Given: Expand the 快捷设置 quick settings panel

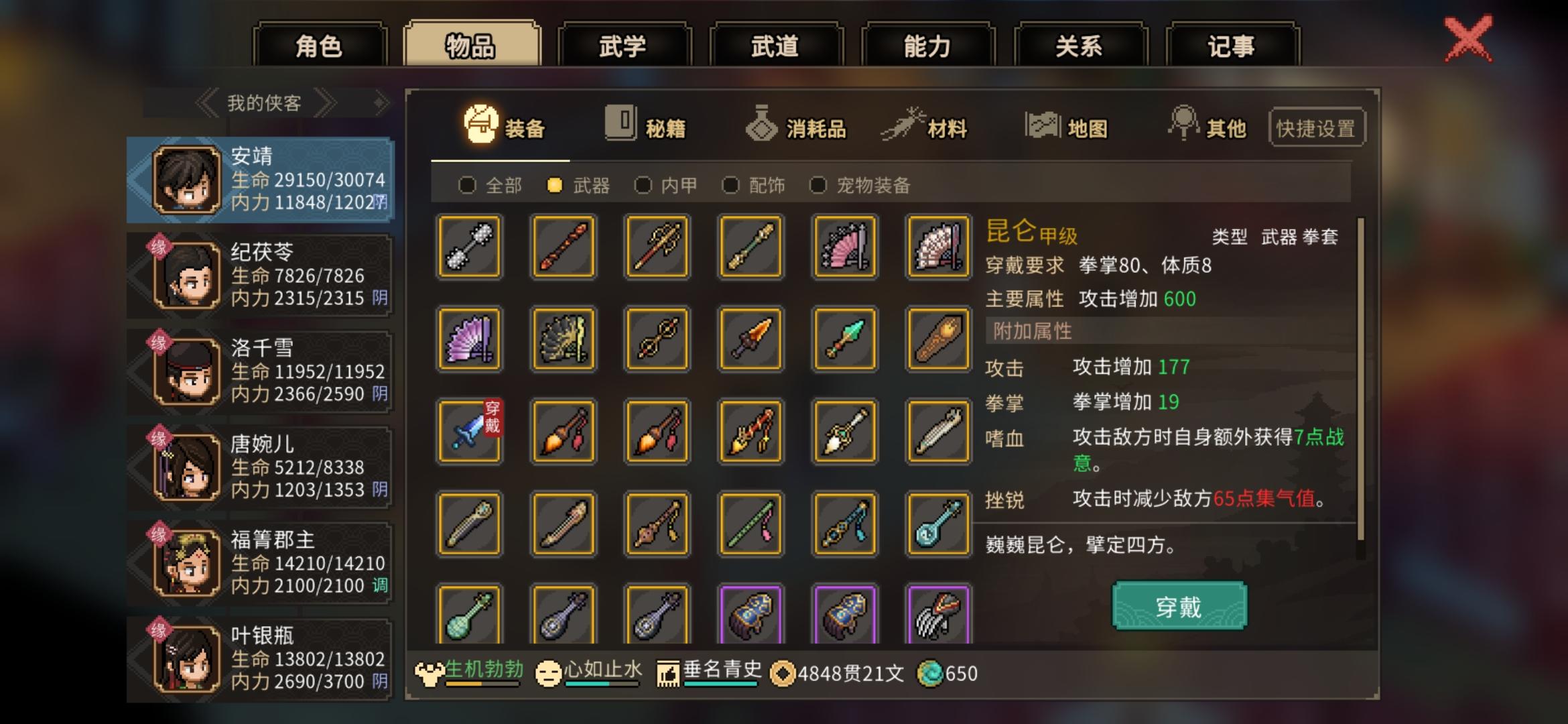Looking at the screenshot, I should pos(1316,129).
